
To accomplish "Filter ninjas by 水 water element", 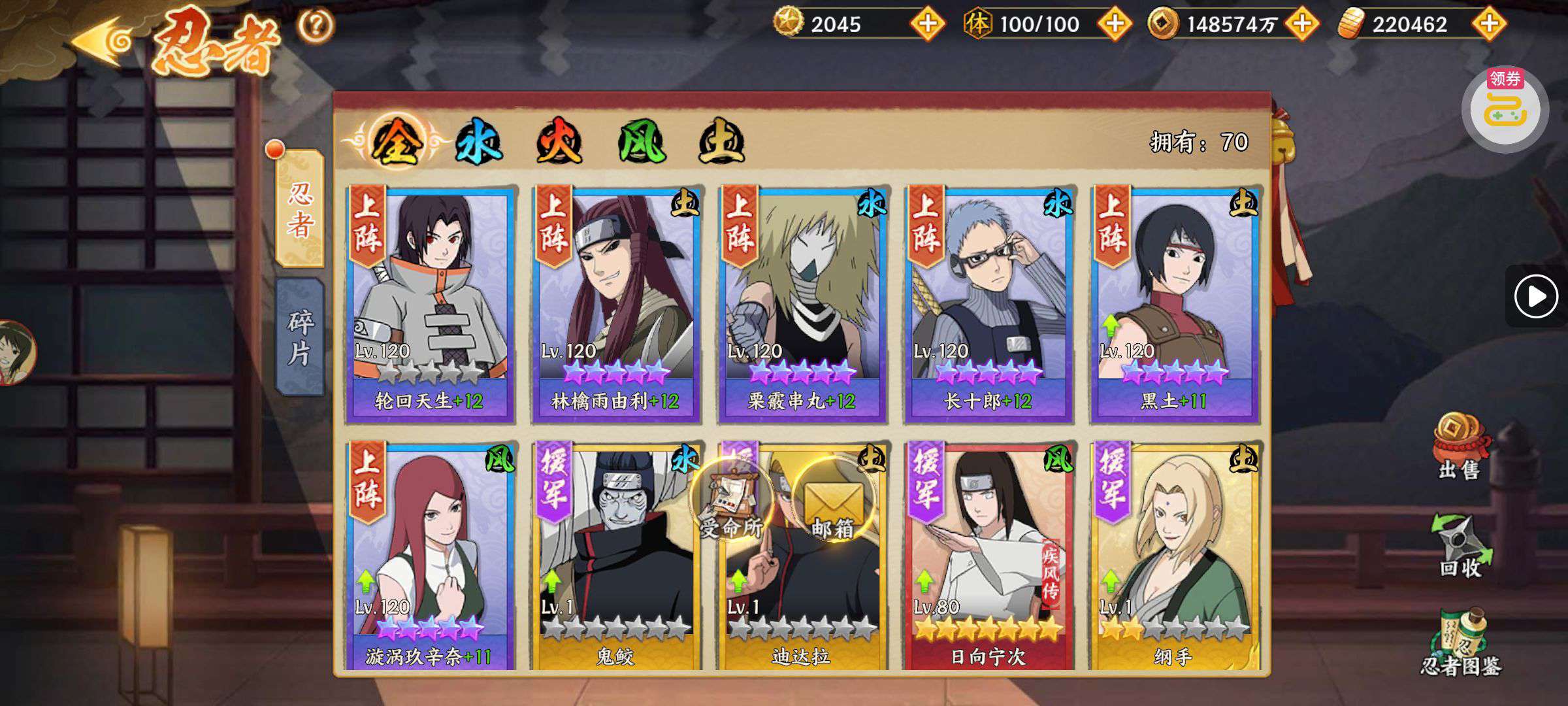I will coord(478,142).
